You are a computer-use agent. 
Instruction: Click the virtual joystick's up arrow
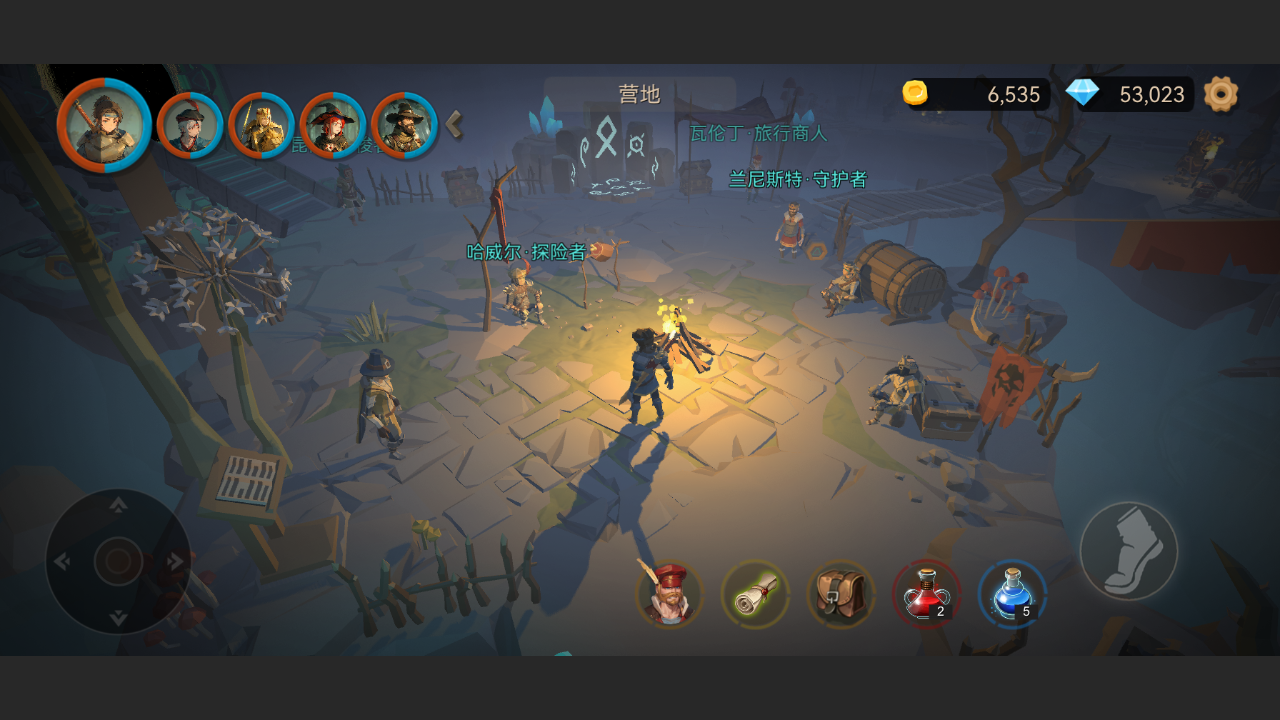point(118,504)
